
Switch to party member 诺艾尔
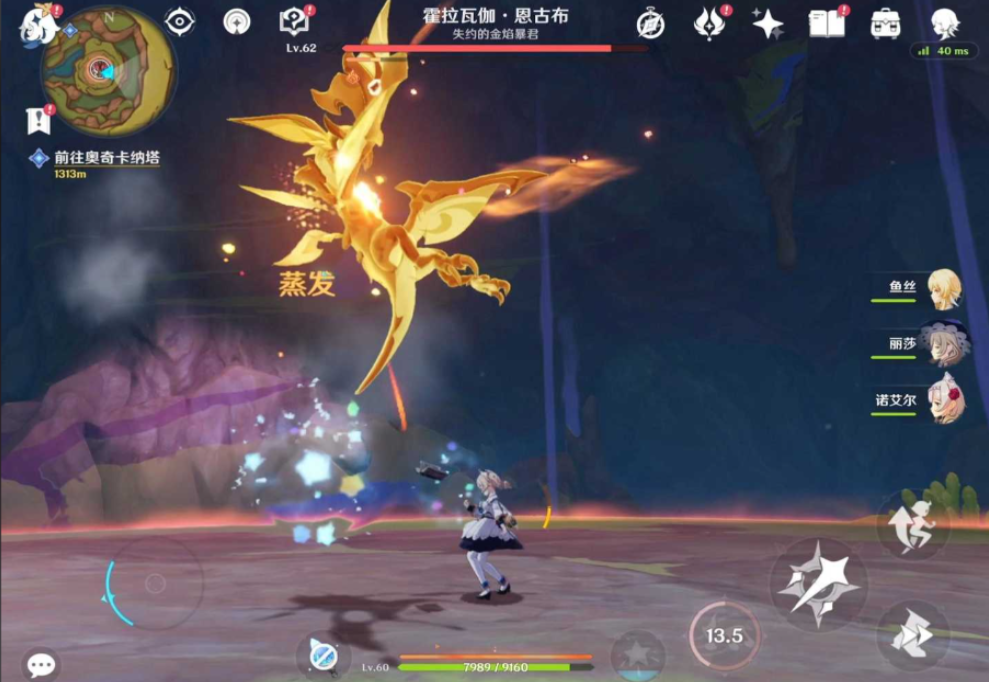(x=943, y=399)
